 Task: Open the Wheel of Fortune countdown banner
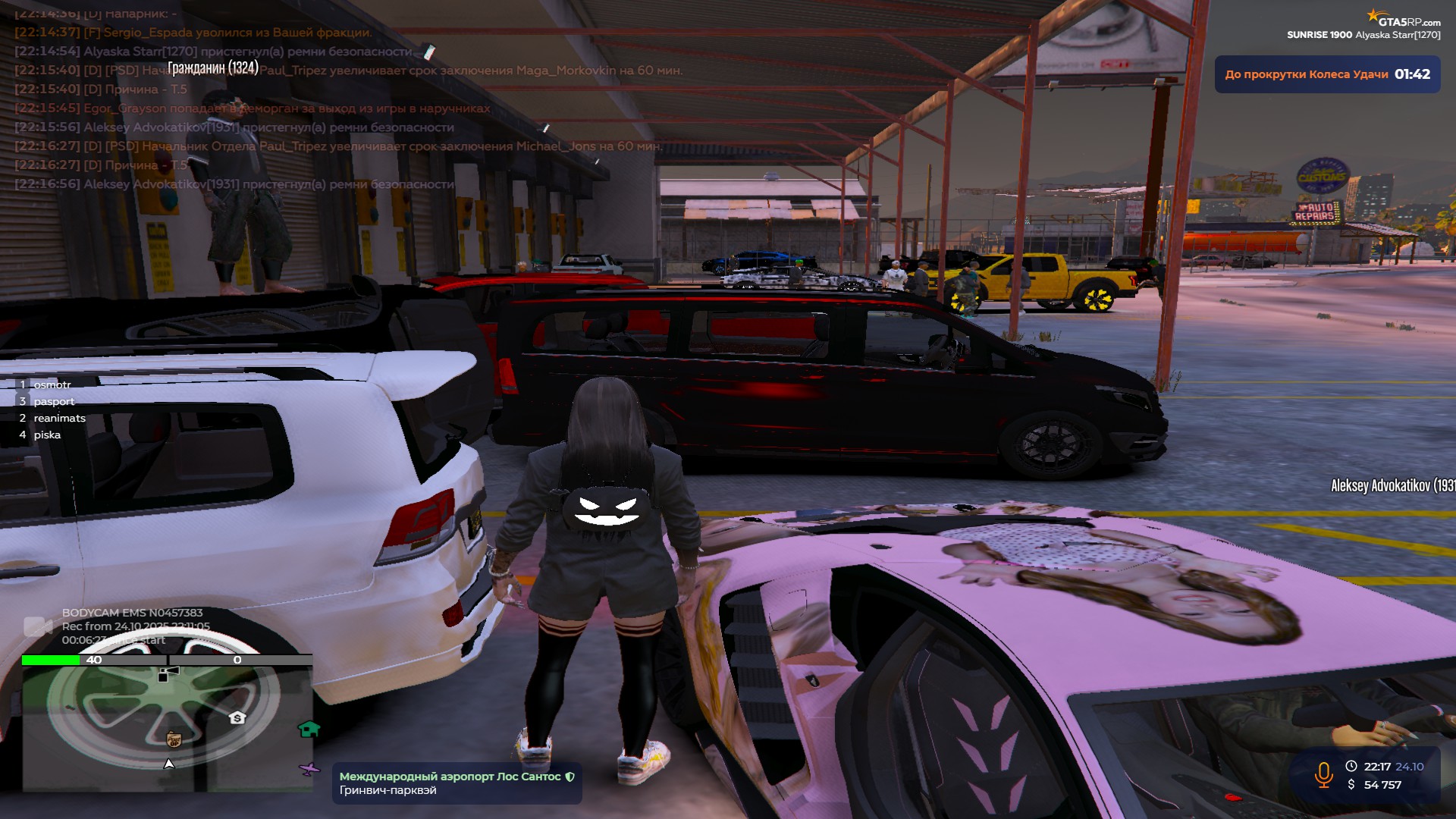[x=1327, y=74]
